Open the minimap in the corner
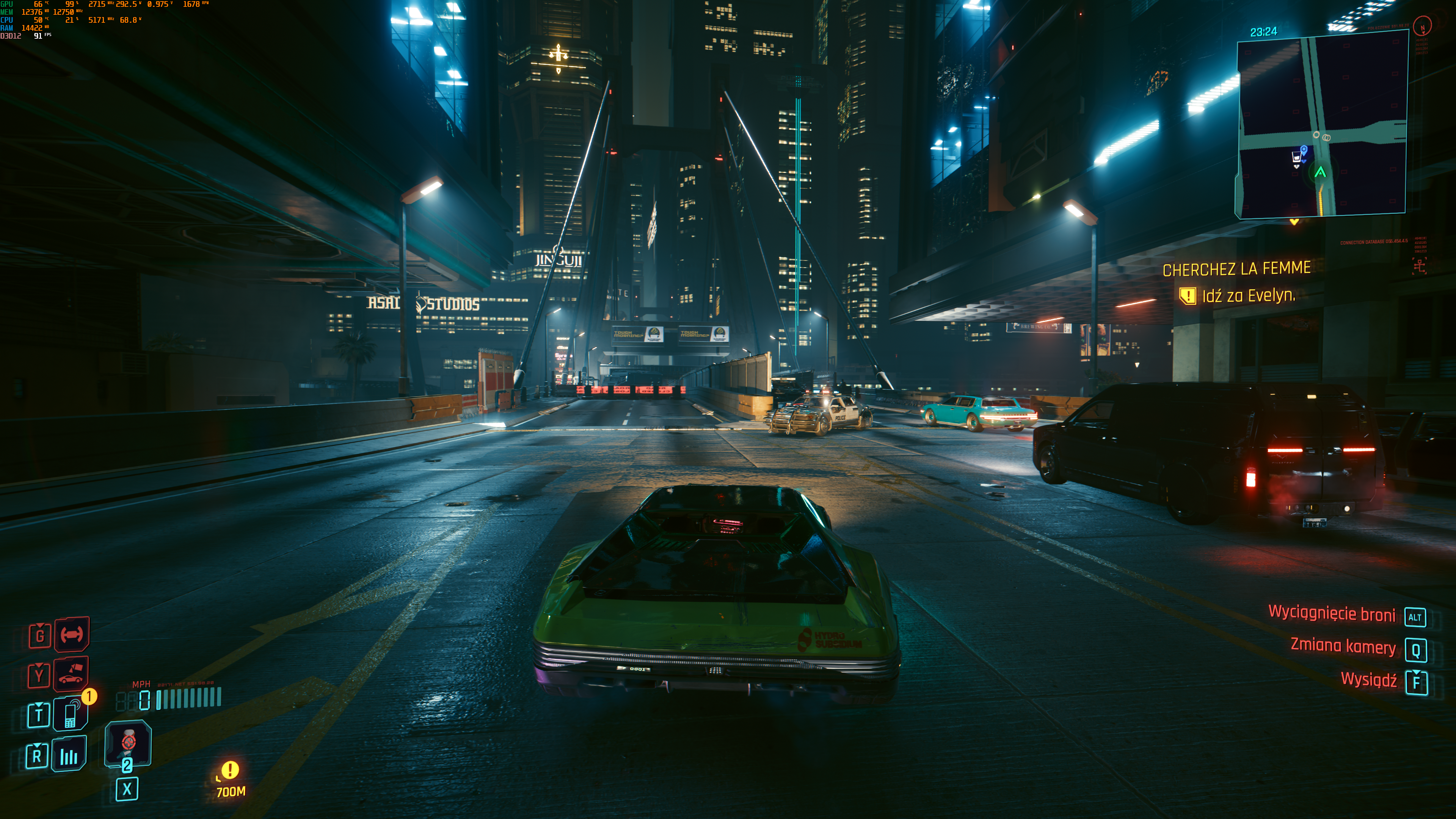The height and width of the screenshot is (819, 1456). tap(1321, 124)
